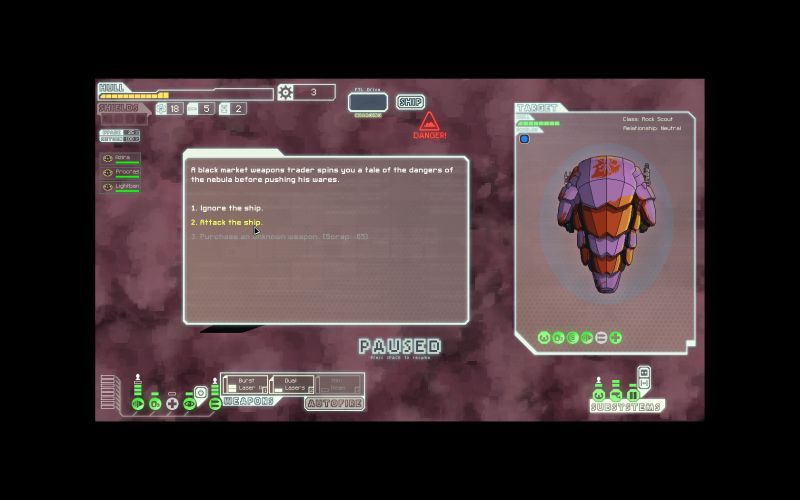Click the medbay system cross icon
800x500 pixels.
[172, 403]
